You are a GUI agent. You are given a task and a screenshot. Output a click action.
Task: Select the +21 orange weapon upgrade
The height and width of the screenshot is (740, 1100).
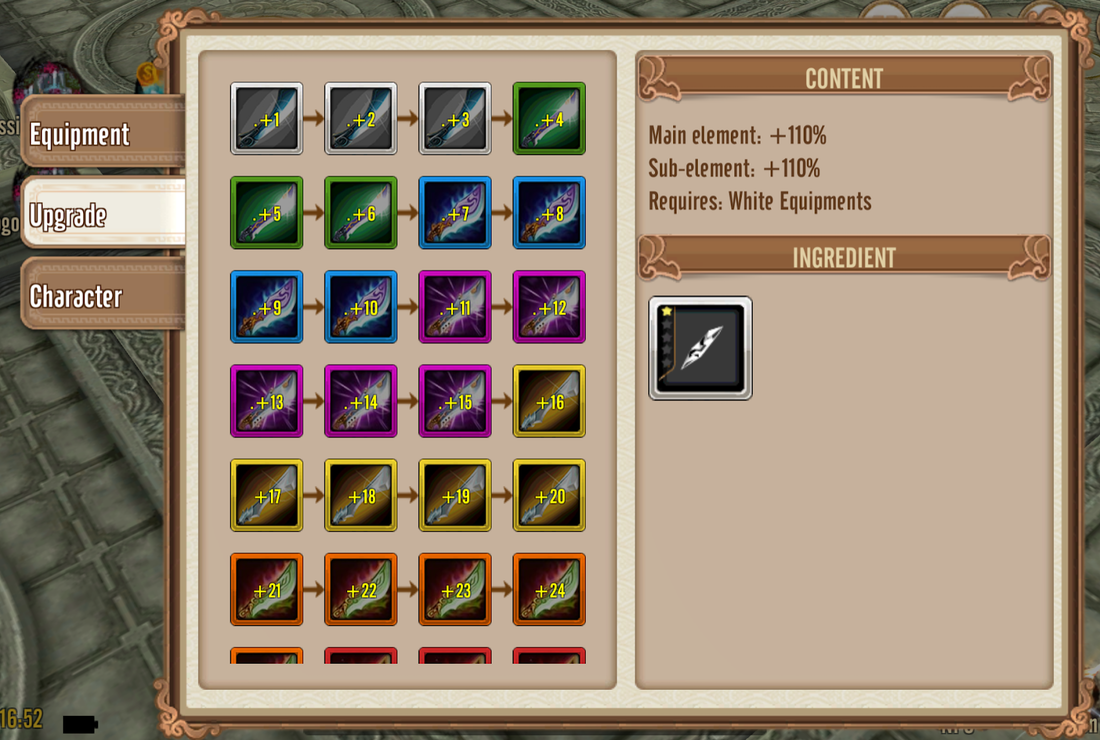tap(267, 588)
